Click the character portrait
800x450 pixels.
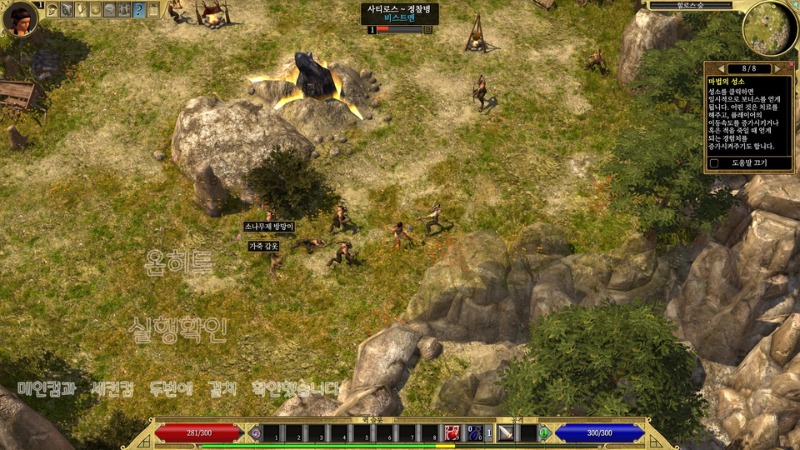click(x=18, y=18)
